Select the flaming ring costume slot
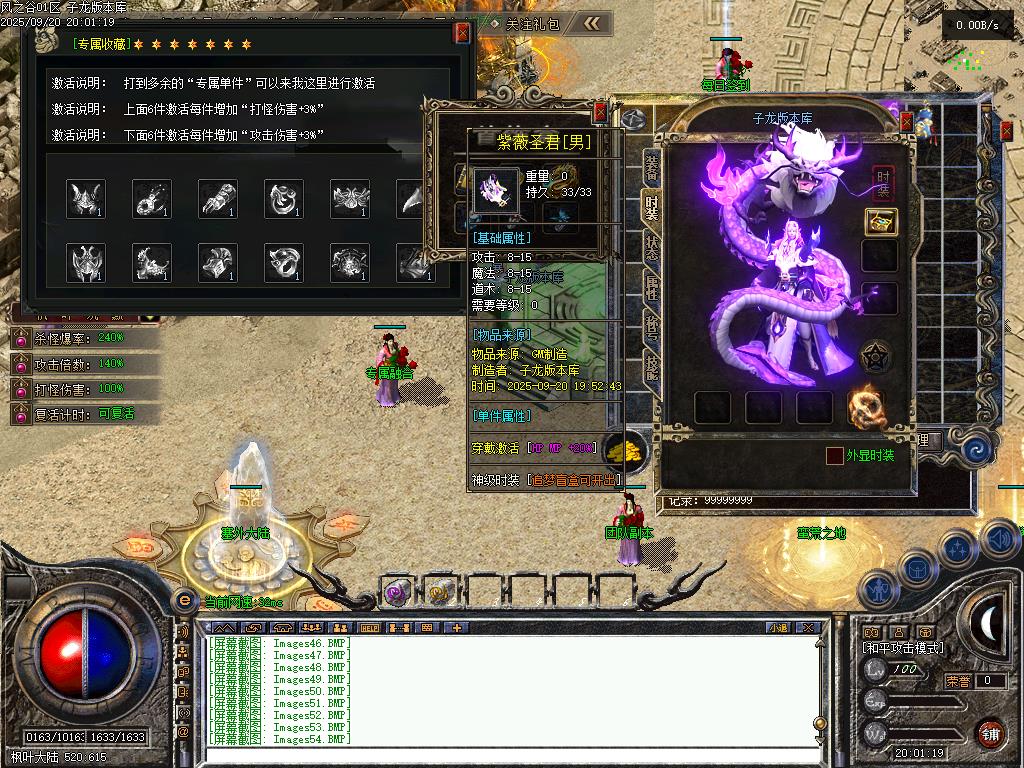 866,406
